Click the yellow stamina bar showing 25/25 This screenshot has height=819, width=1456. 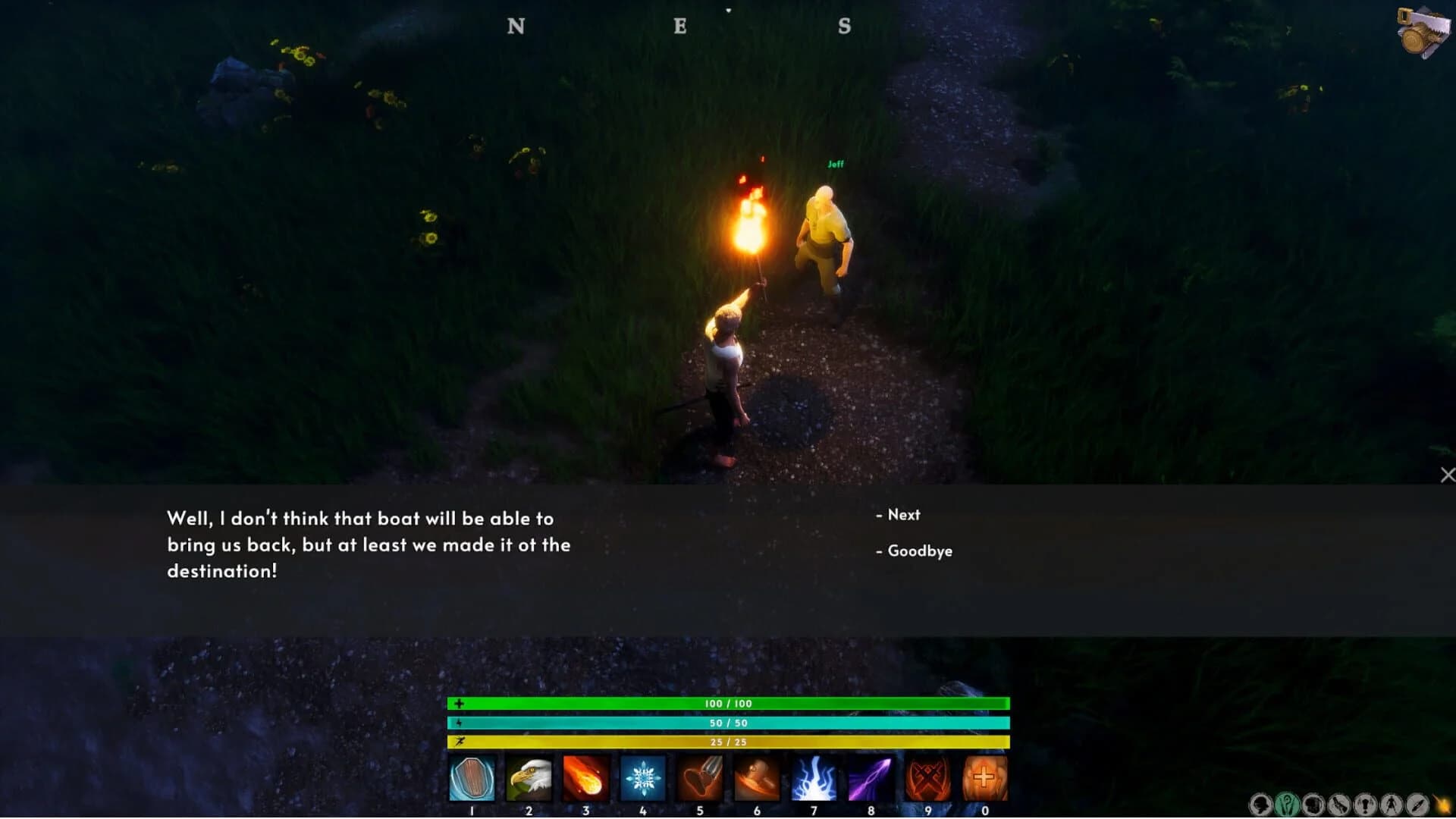tap(728, 742)
